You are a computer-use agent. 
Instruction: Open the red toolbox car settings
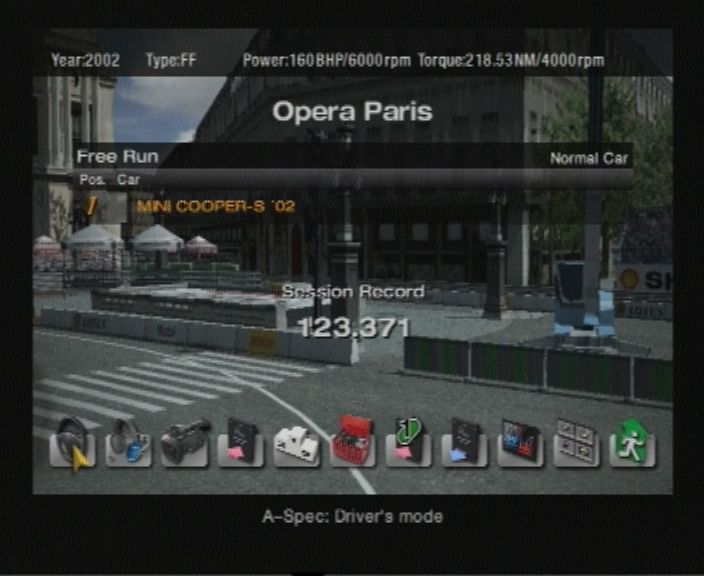352,442
